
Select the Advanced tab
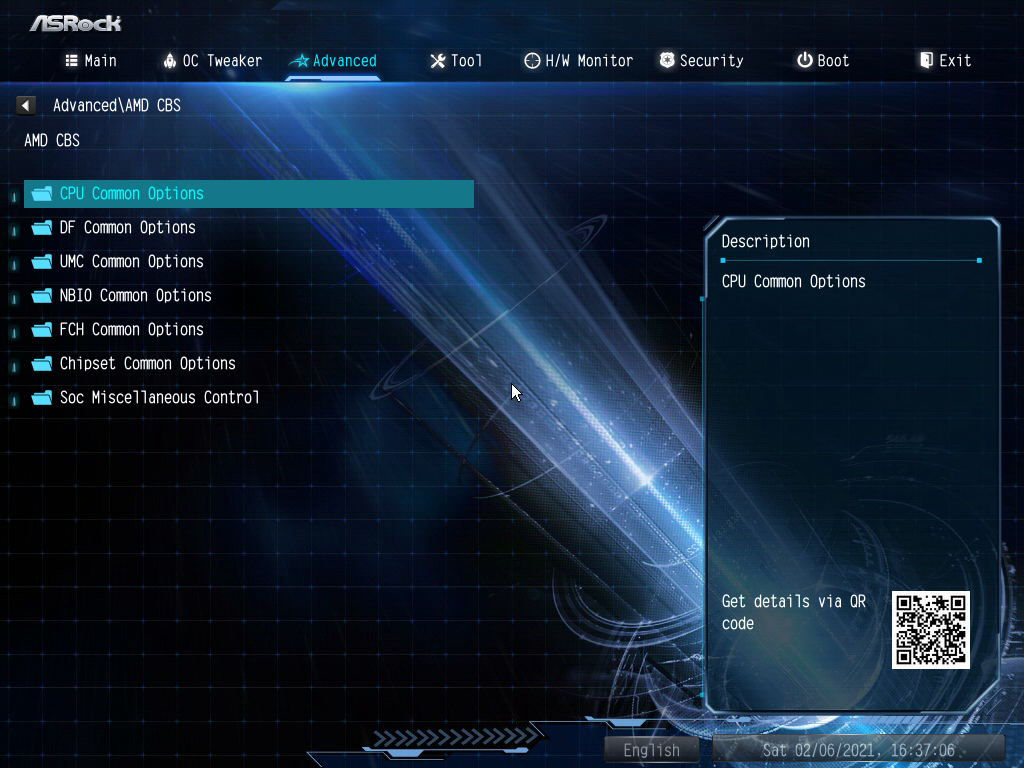(x=333, y=61)
